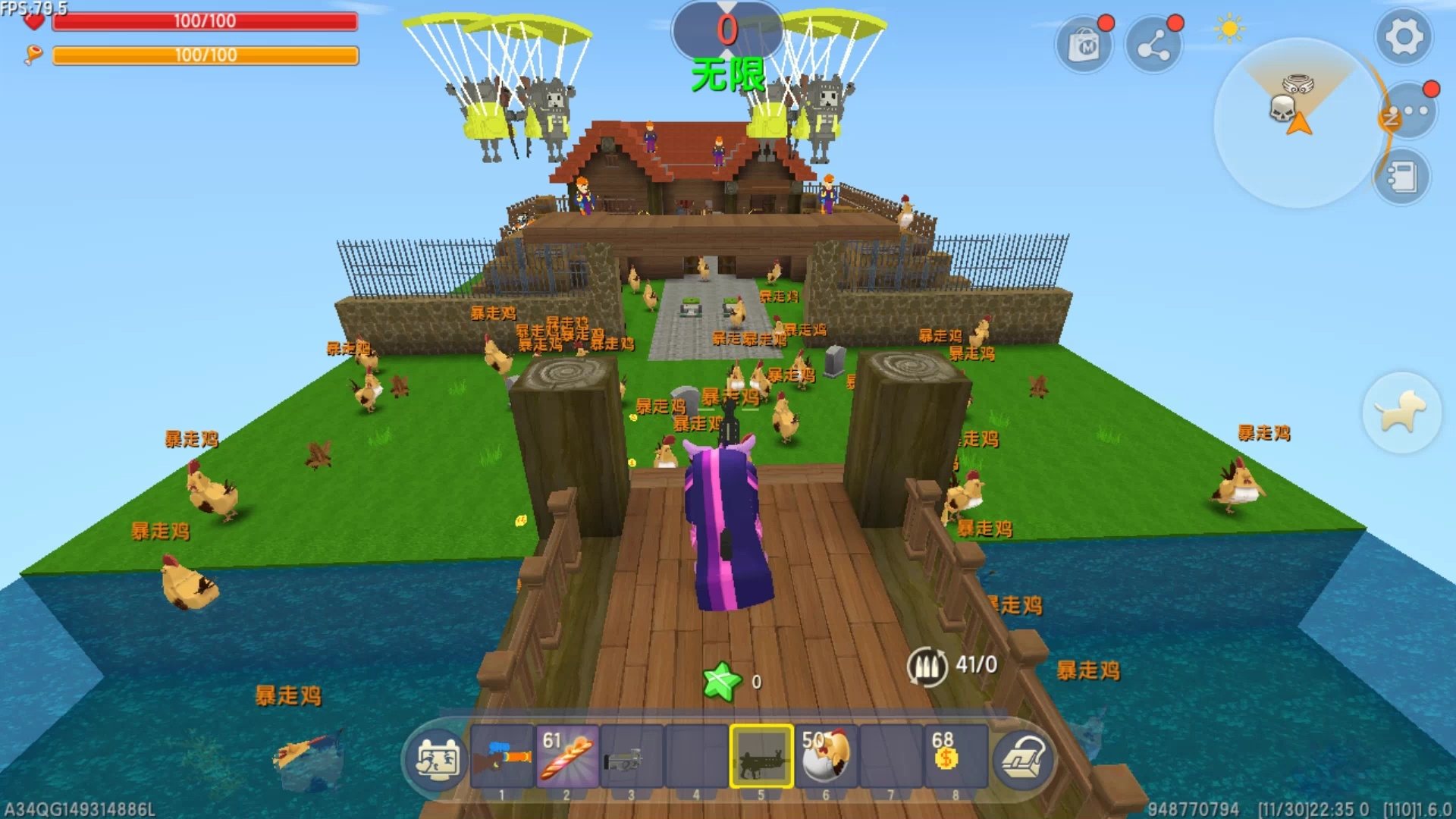Tap the ammo reload icon
The image size is (1456, 819).
coord(927,667)
